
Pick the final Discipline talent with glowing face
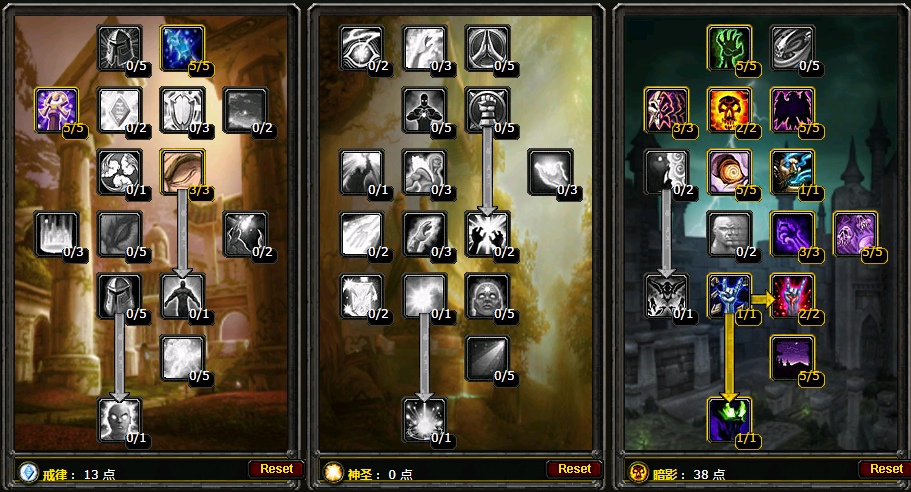[119, 419]
